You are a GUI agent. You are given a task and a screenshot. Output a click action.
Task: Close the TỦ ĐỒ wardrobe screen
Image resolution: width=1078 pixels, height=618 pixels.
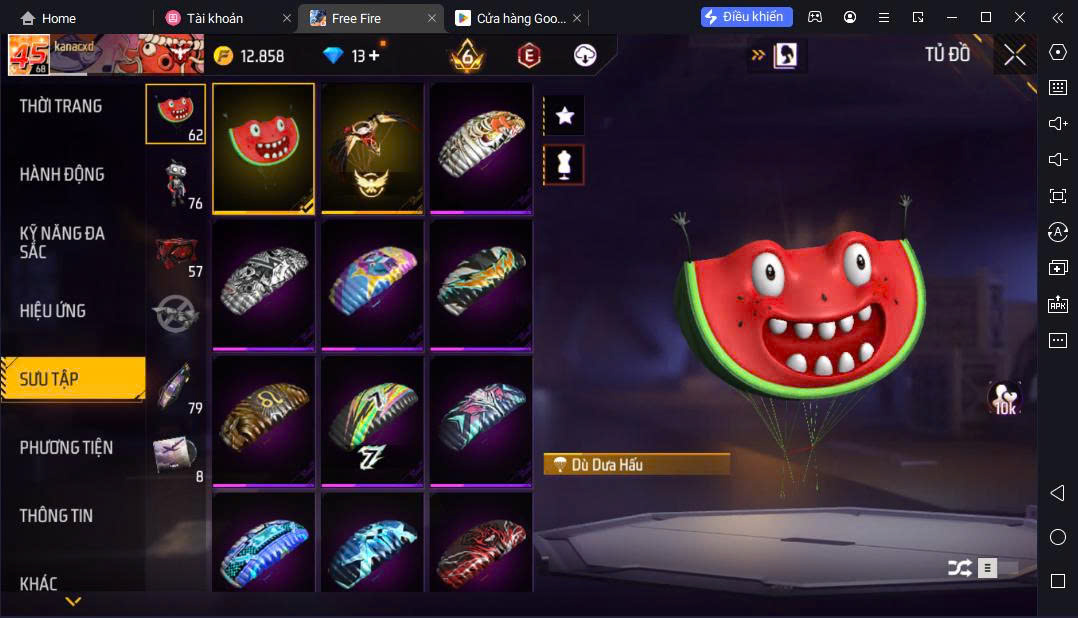pyautogui.click(x=1015, y=55)
